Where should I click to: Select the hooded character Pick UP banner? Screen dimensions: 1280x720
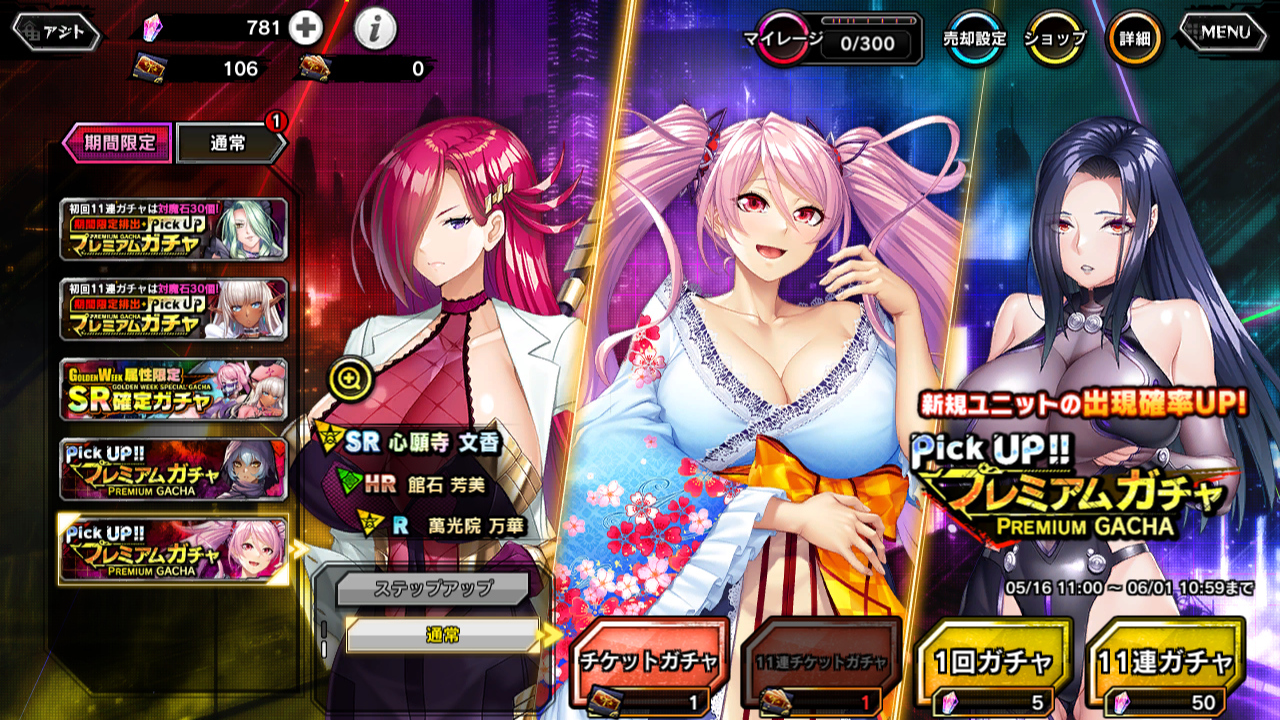click(x=174, y=469)
